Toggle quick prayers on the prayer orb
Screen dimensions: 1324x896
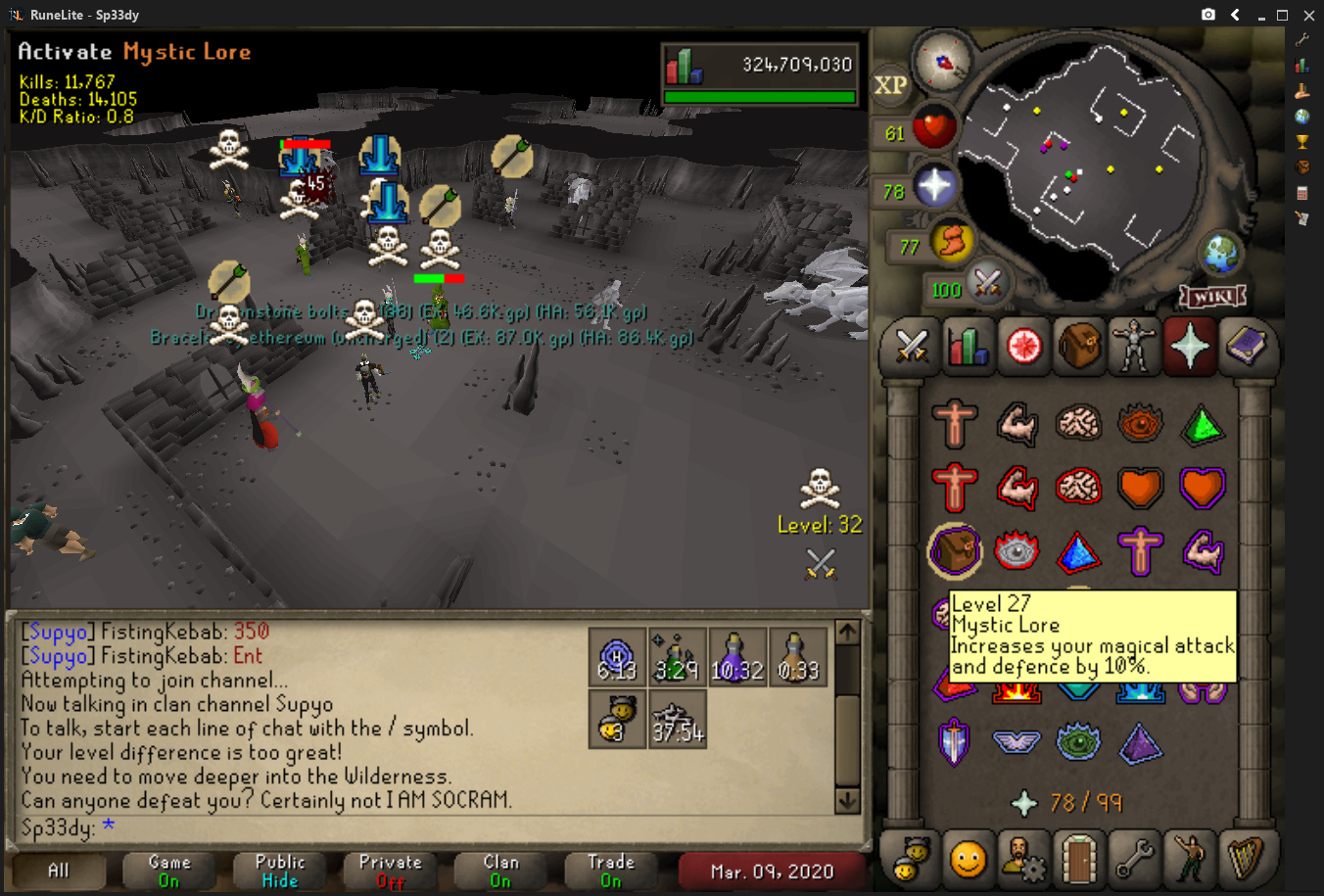[x=933, y=187]
